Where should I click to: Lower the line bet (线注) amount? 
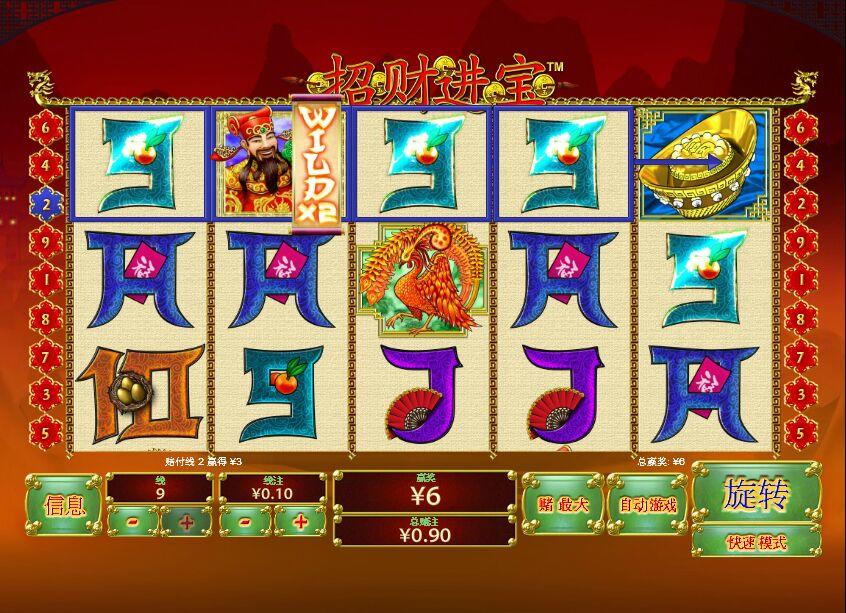(246, 521)
